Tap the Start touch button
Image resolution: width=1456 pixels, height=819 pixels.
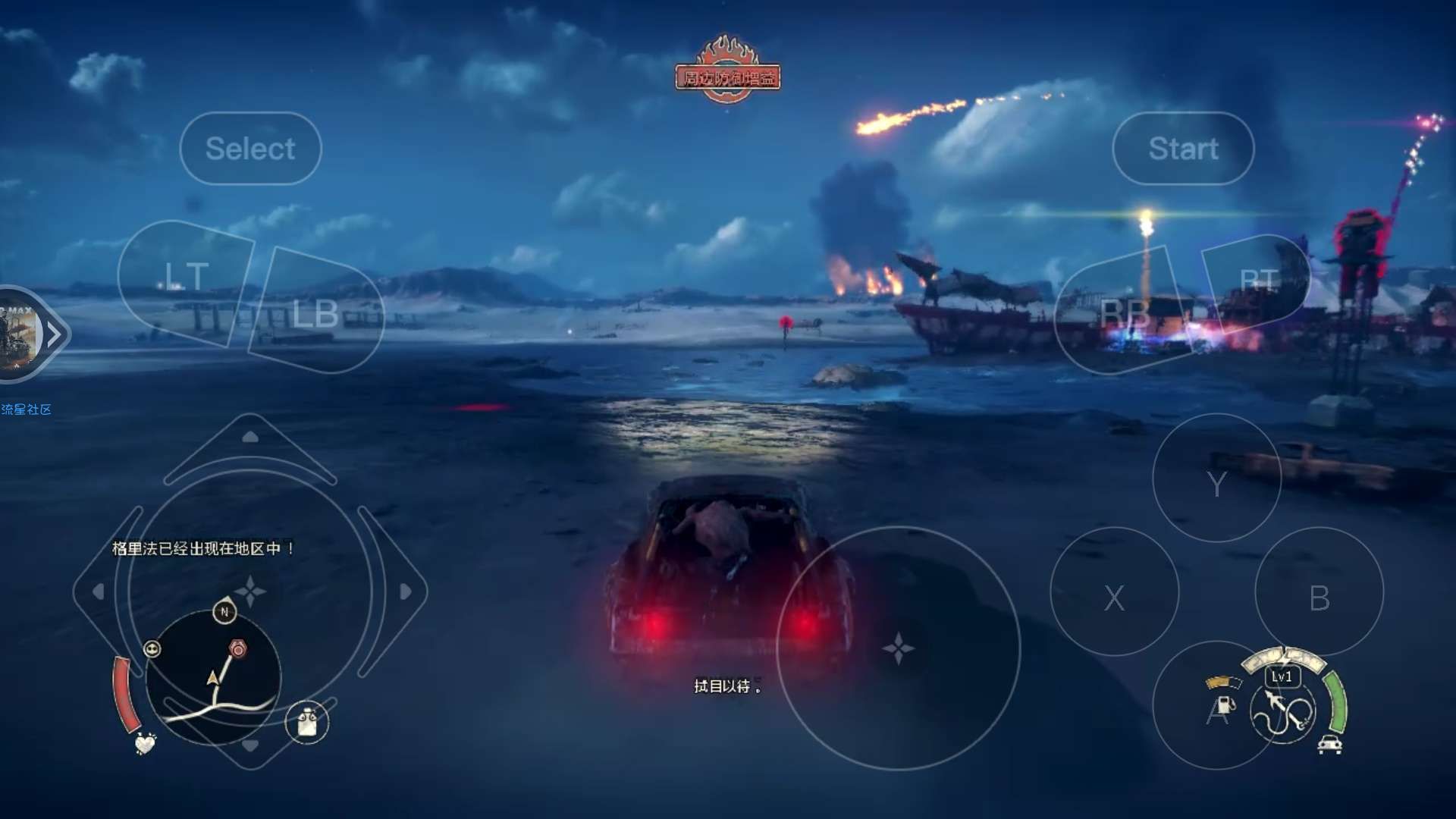pos(1183,149)
